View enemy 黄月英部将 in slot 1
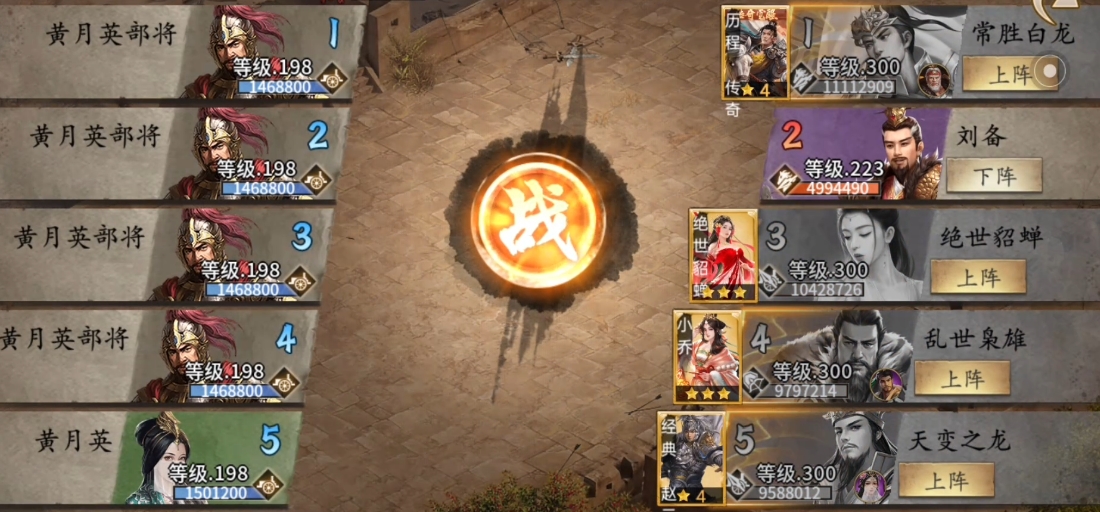The height and width of the screenshot is (512, 1100). [180, 52]
